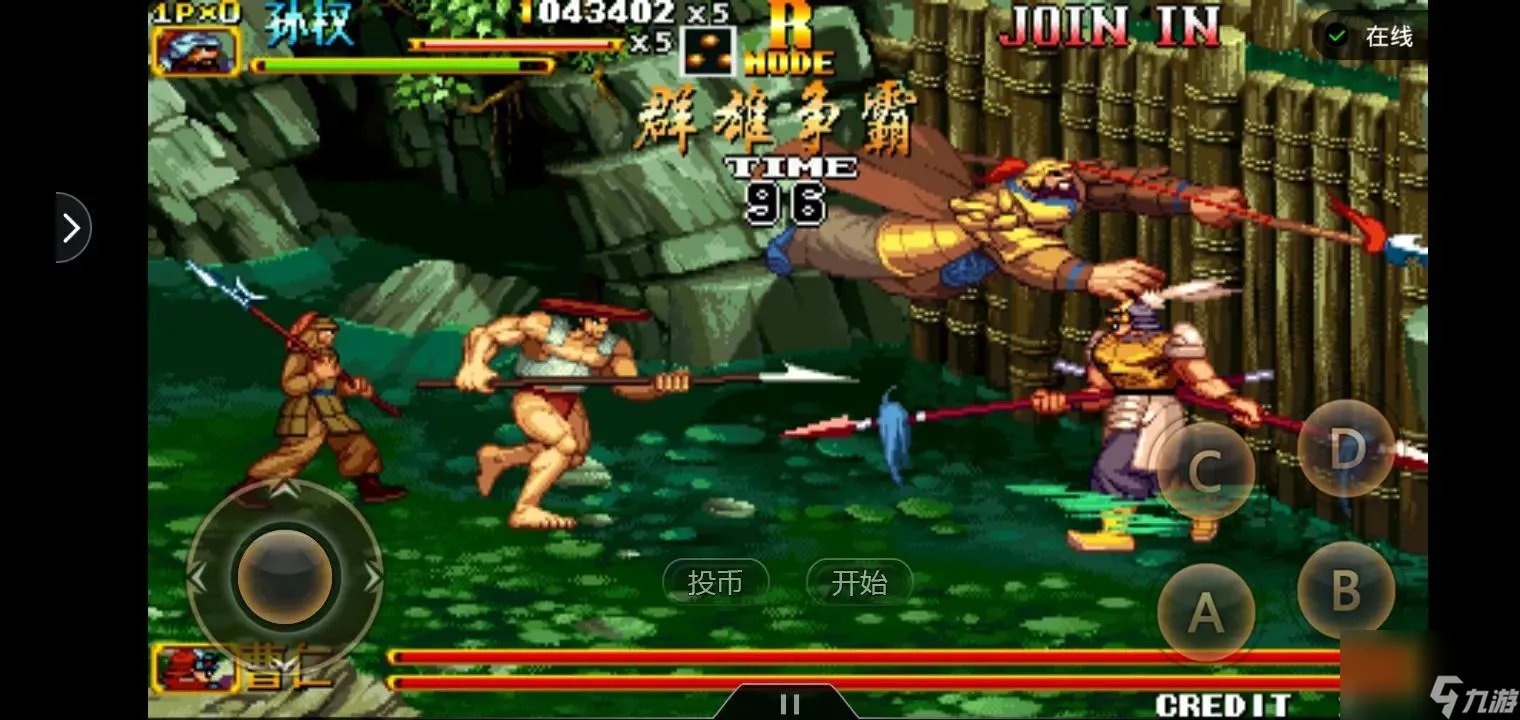Viewport: 1520px width, 720px height.
Task: Click the boss's orange health bar
Action: click(800, 655)
